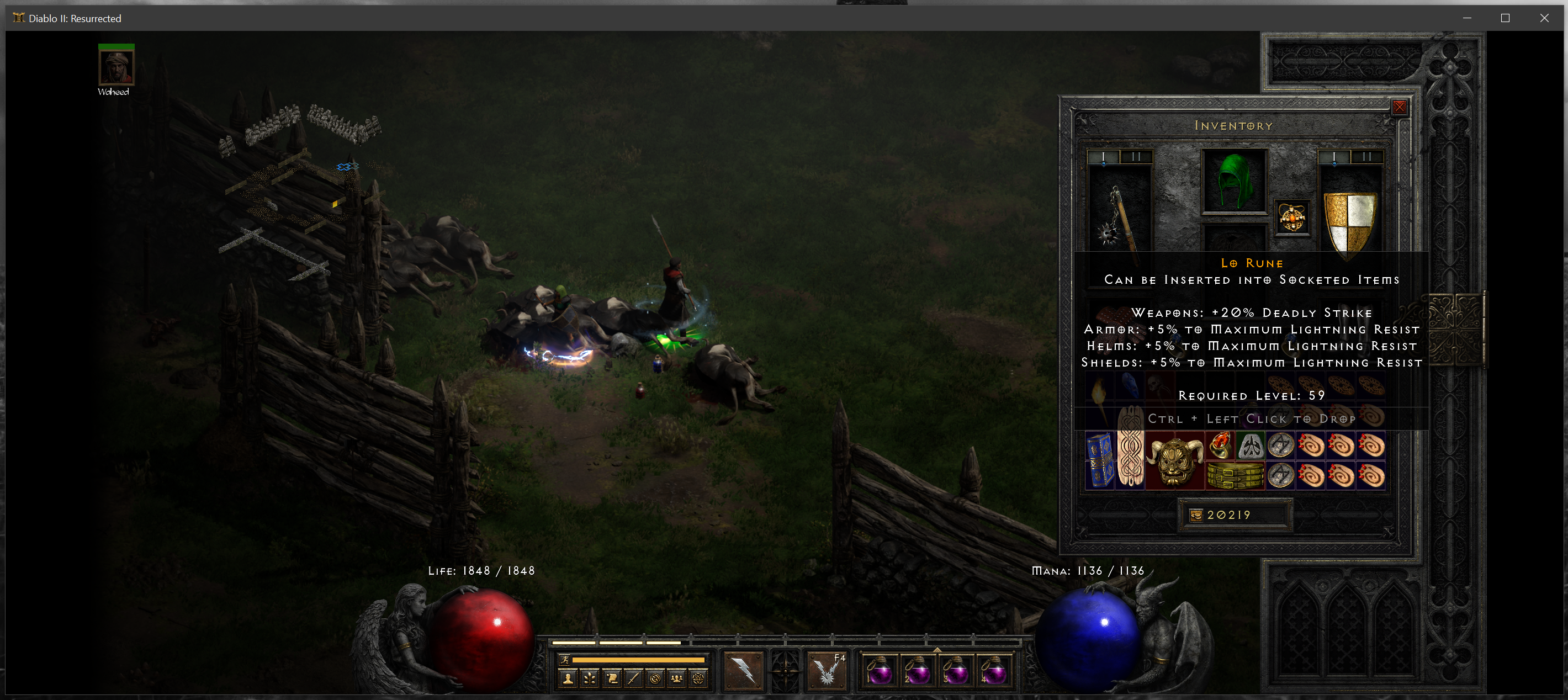Open the skill tree button
Viewport: 1568px width, 700px height.
[x=590, y=678]
